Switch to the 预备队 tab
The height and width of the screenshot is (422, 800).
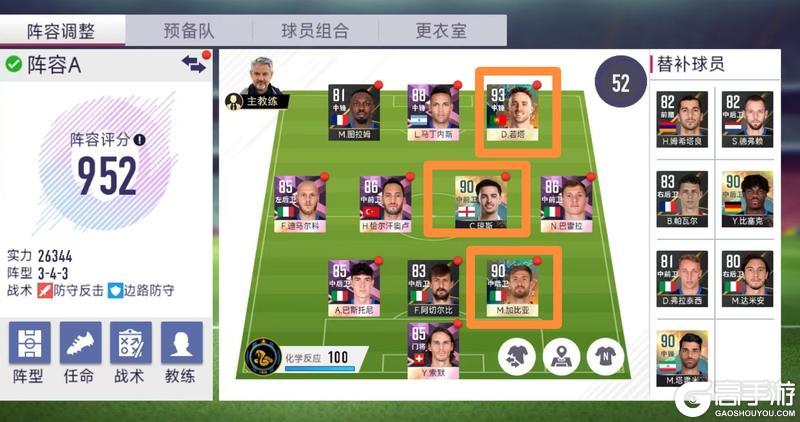[190, 30]
